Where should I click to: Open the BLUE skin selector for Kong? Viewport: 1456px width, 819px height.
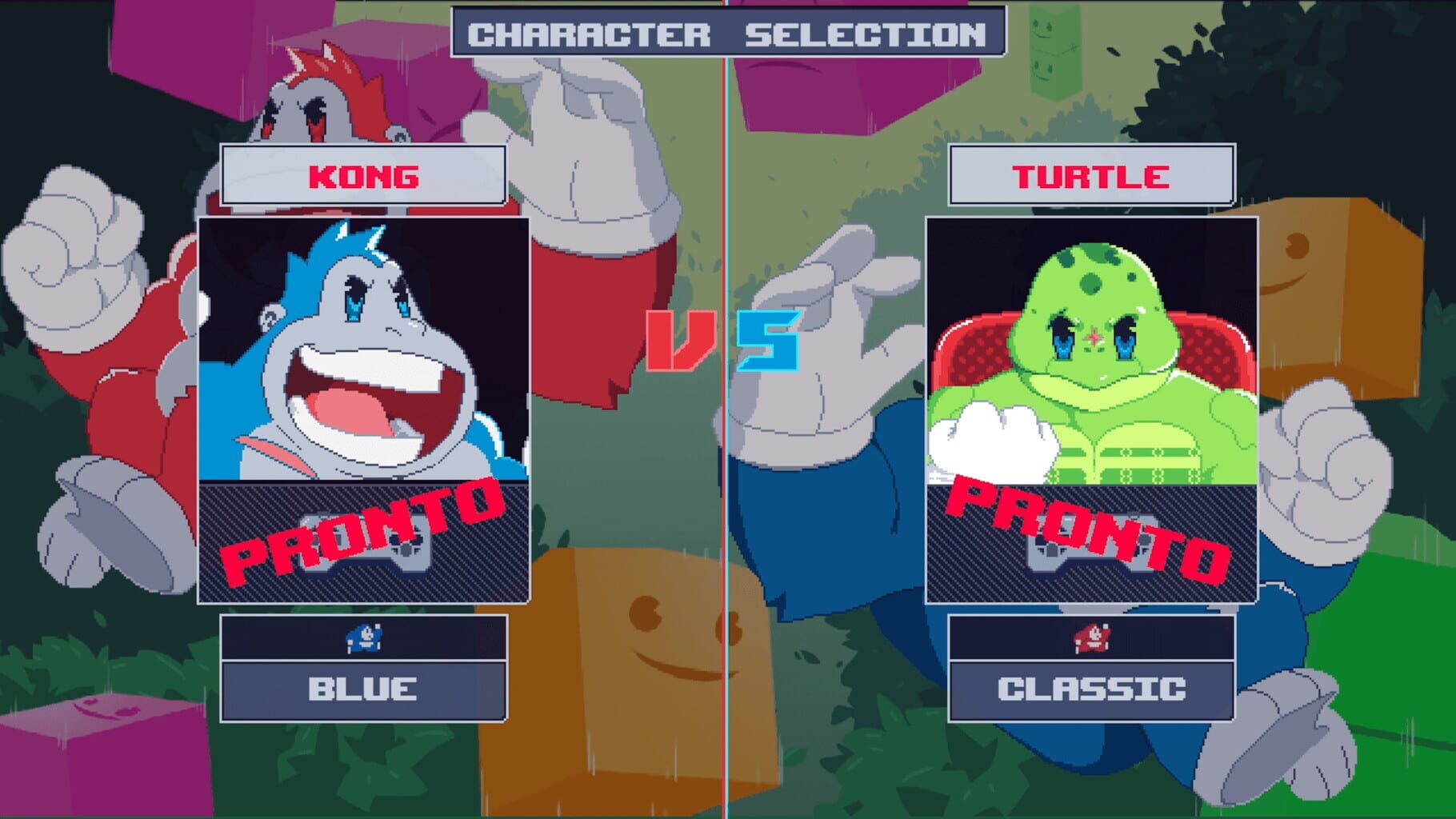click(x=364, y=688)
